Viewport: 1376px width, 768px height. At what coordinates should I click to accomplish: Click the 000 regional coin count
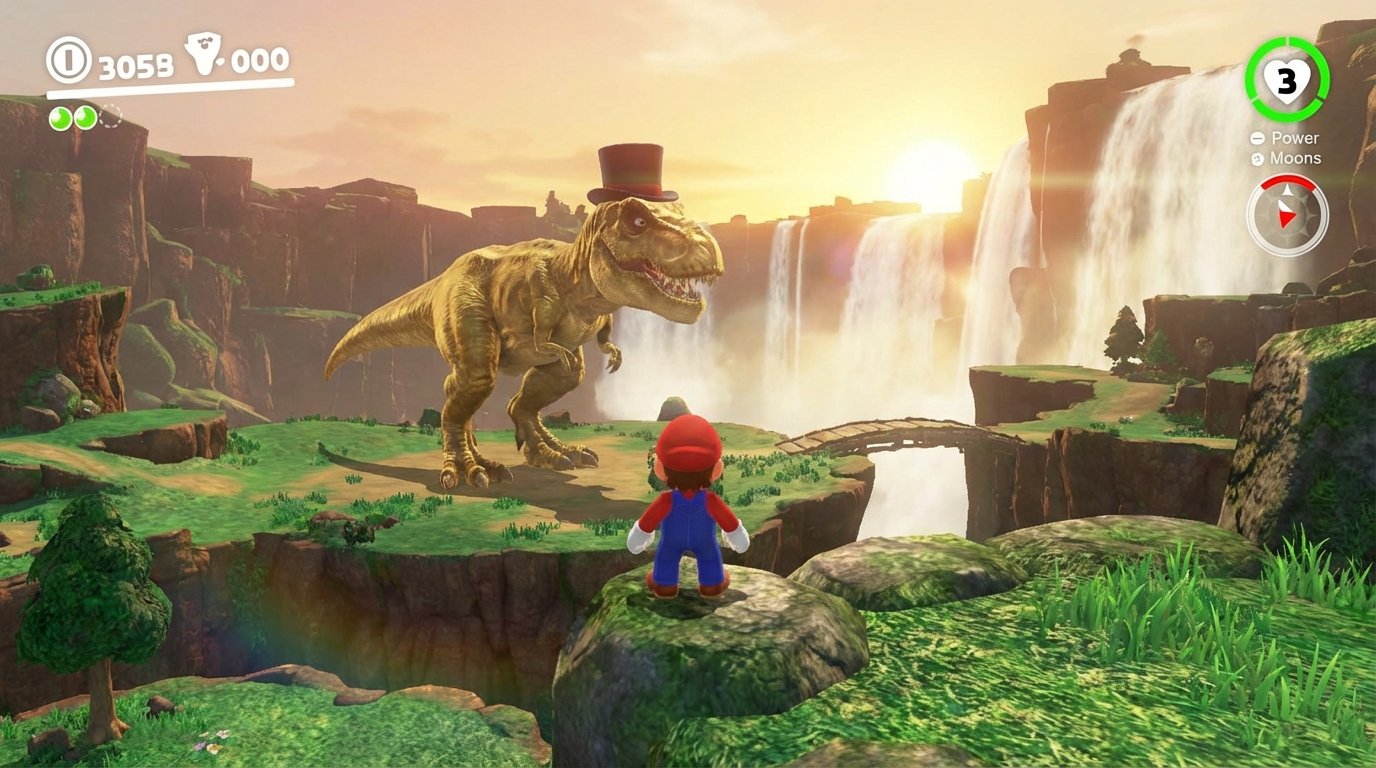pyautogui.click(x=257, y=62)
